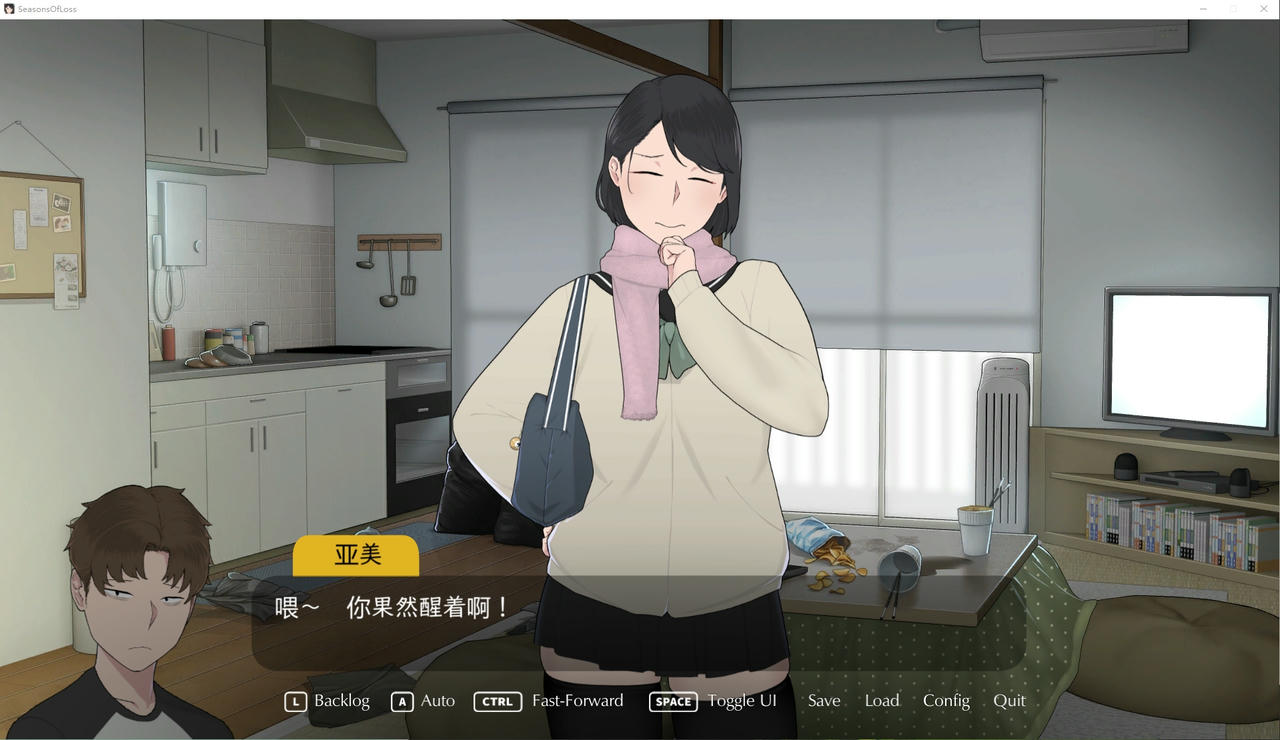Click the 亚美 name plate above the dialogue
This screenshot has height=740, width=1280.
coord(355,555)
